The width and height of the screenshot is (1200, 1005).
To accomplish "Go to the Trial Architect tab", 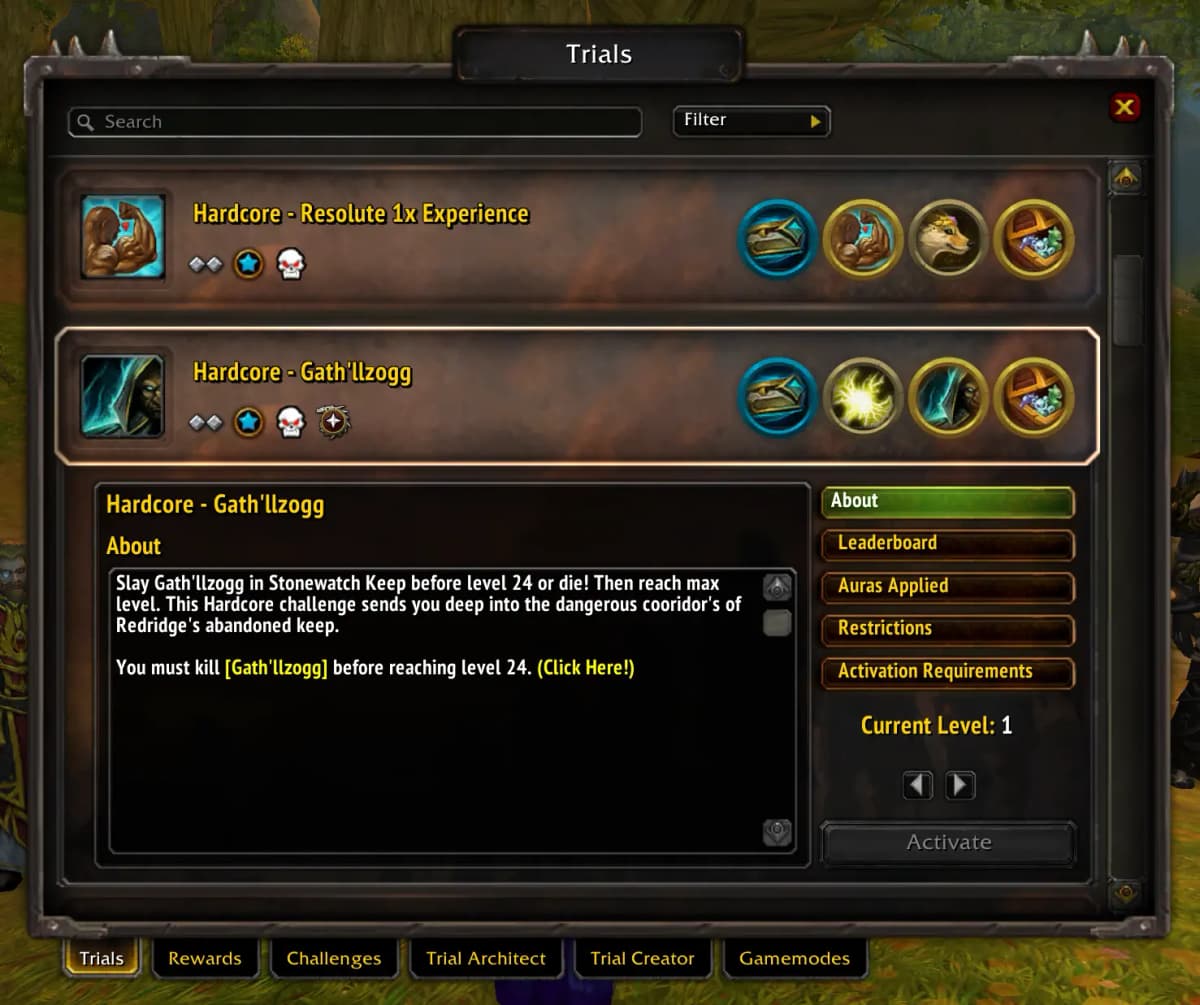I will click(486, 959).
